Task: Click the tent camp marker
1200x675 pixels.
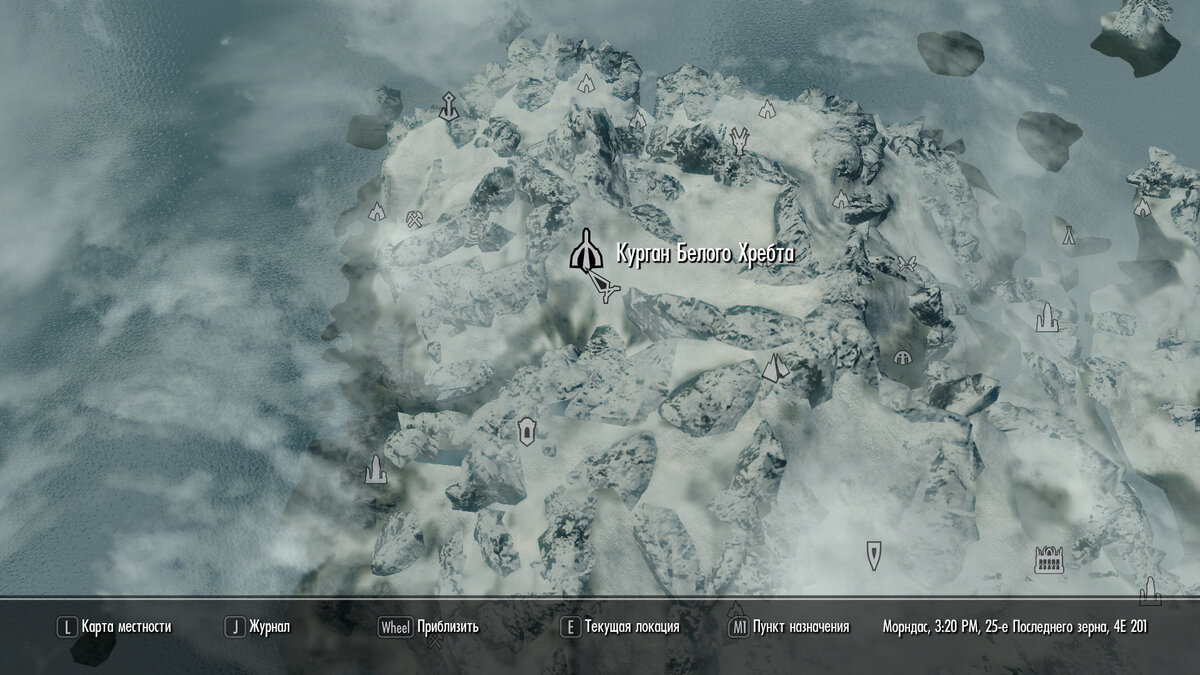Action: click(1068, 234)
